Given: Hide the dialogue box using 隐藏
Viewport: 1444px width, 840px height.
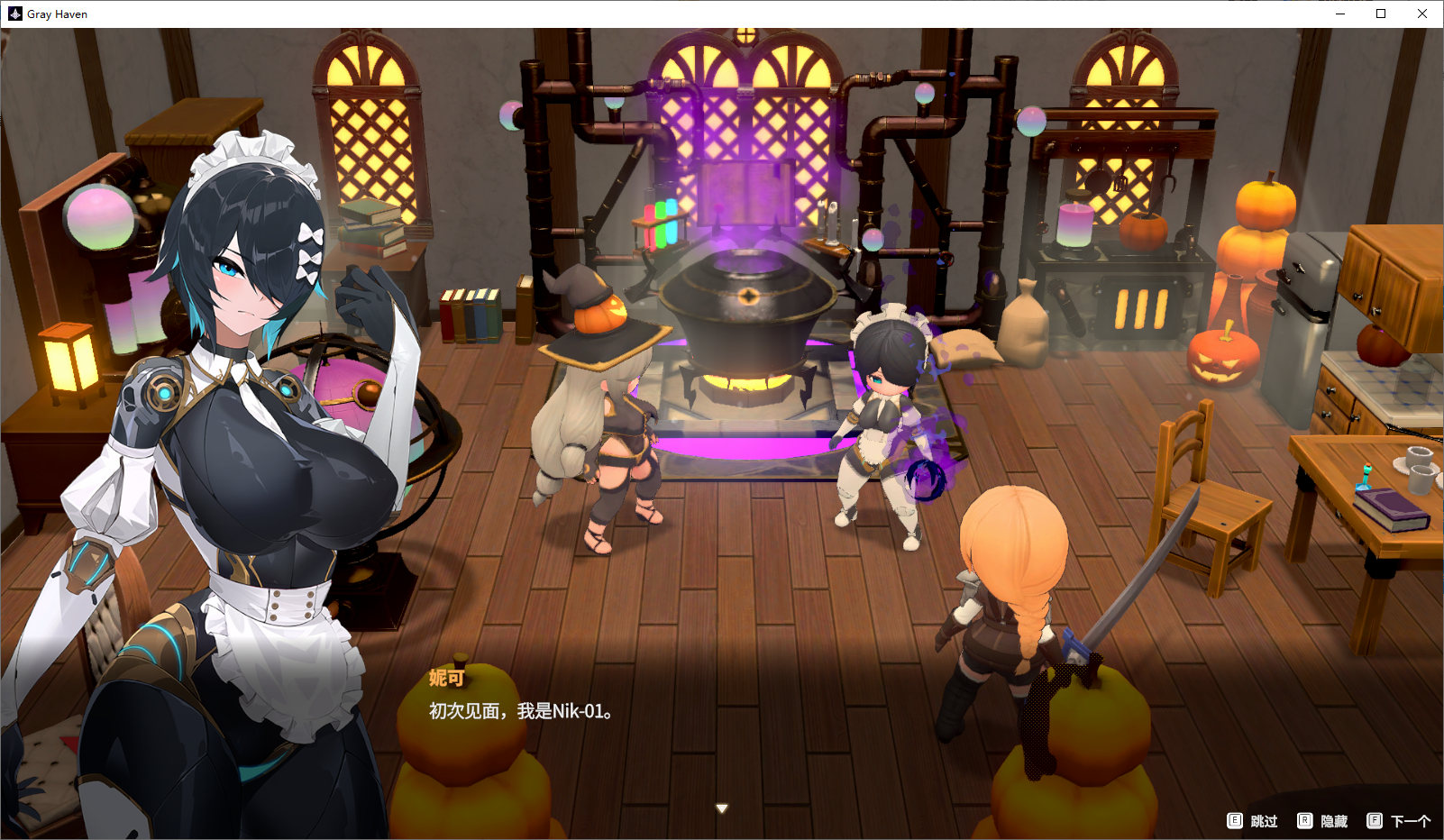Looking at the screenshot, I should click(x=1322, y=821).
